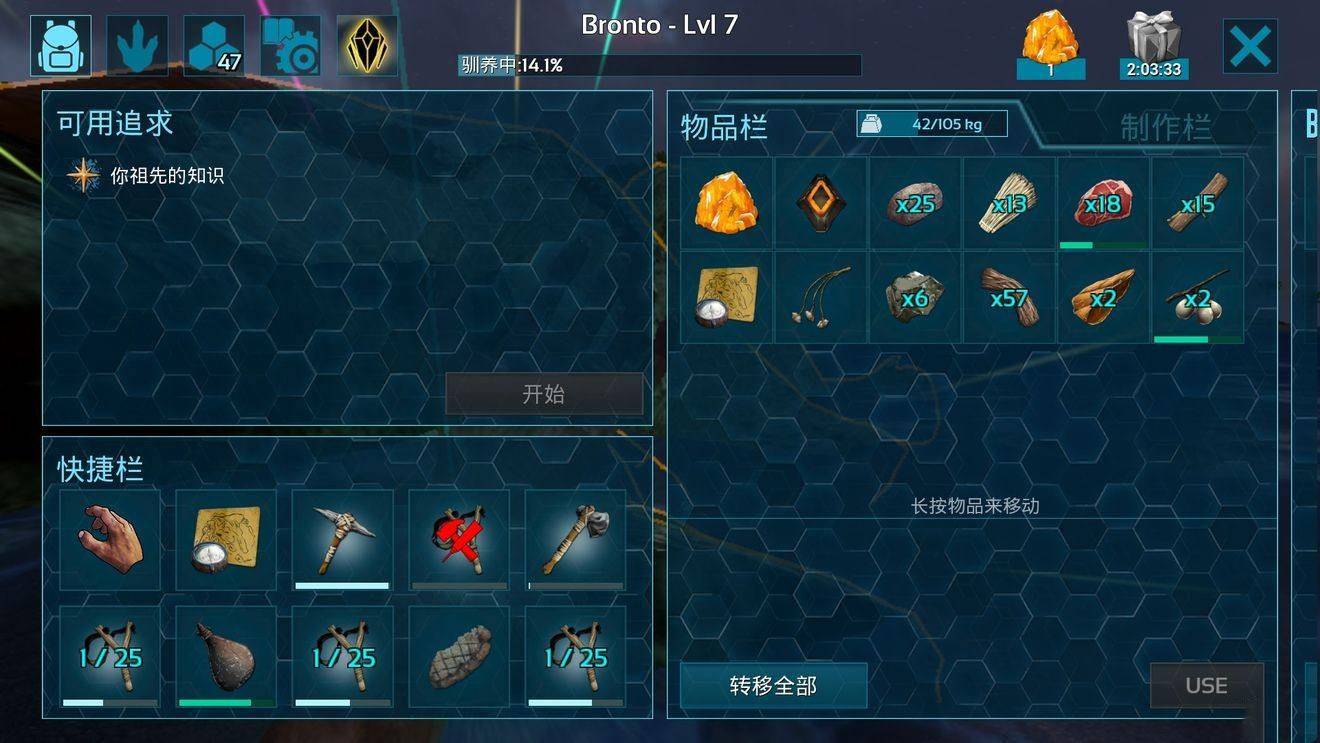Image resolution: width=1320 pixels, height=743 pixels.
Task: Click the USE button
Action: pyautogui.click(x=1207, y=686)
